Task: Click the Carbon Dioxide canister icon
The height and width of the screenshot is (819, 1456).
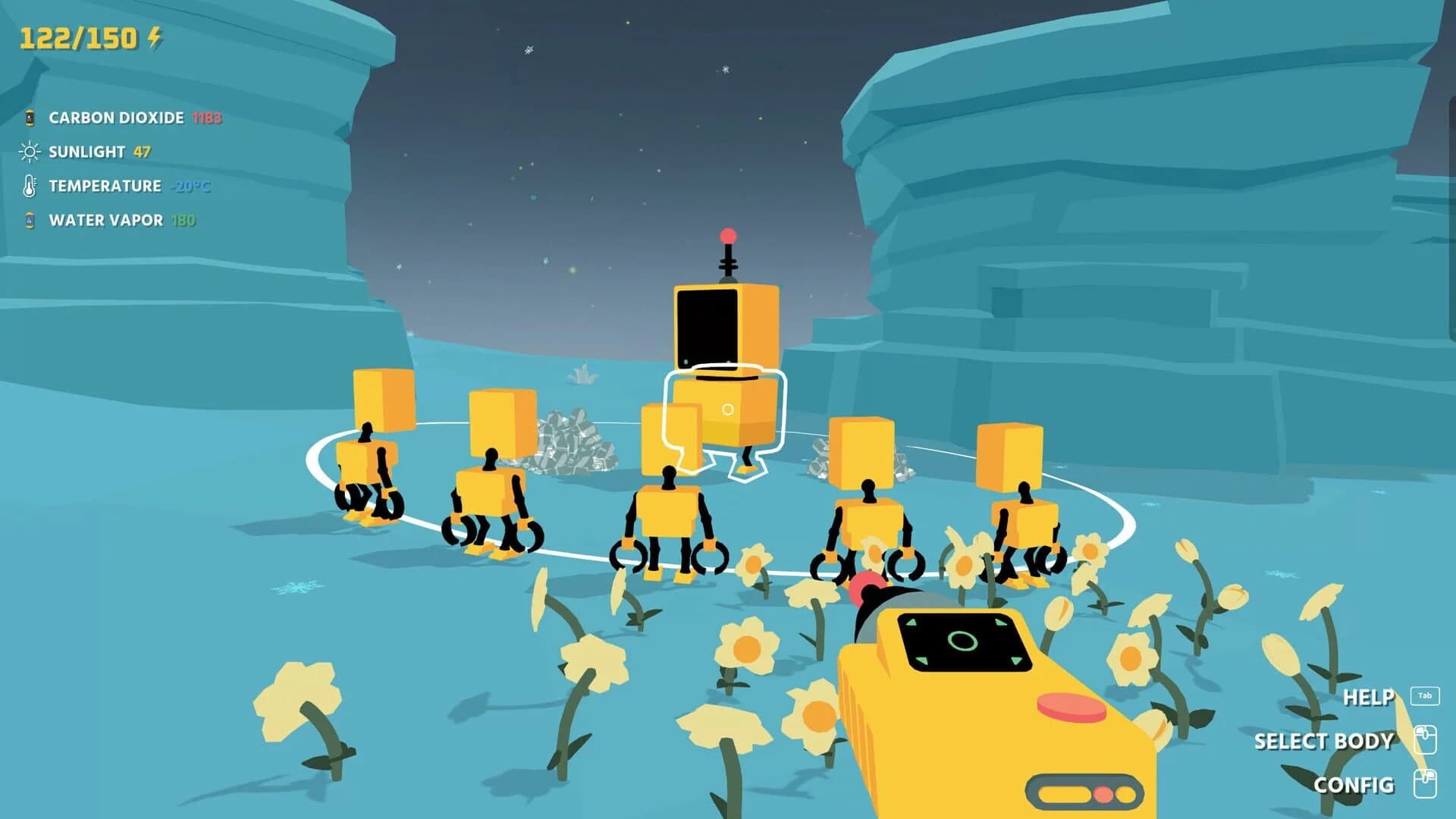Action: [x=29, y=118]
